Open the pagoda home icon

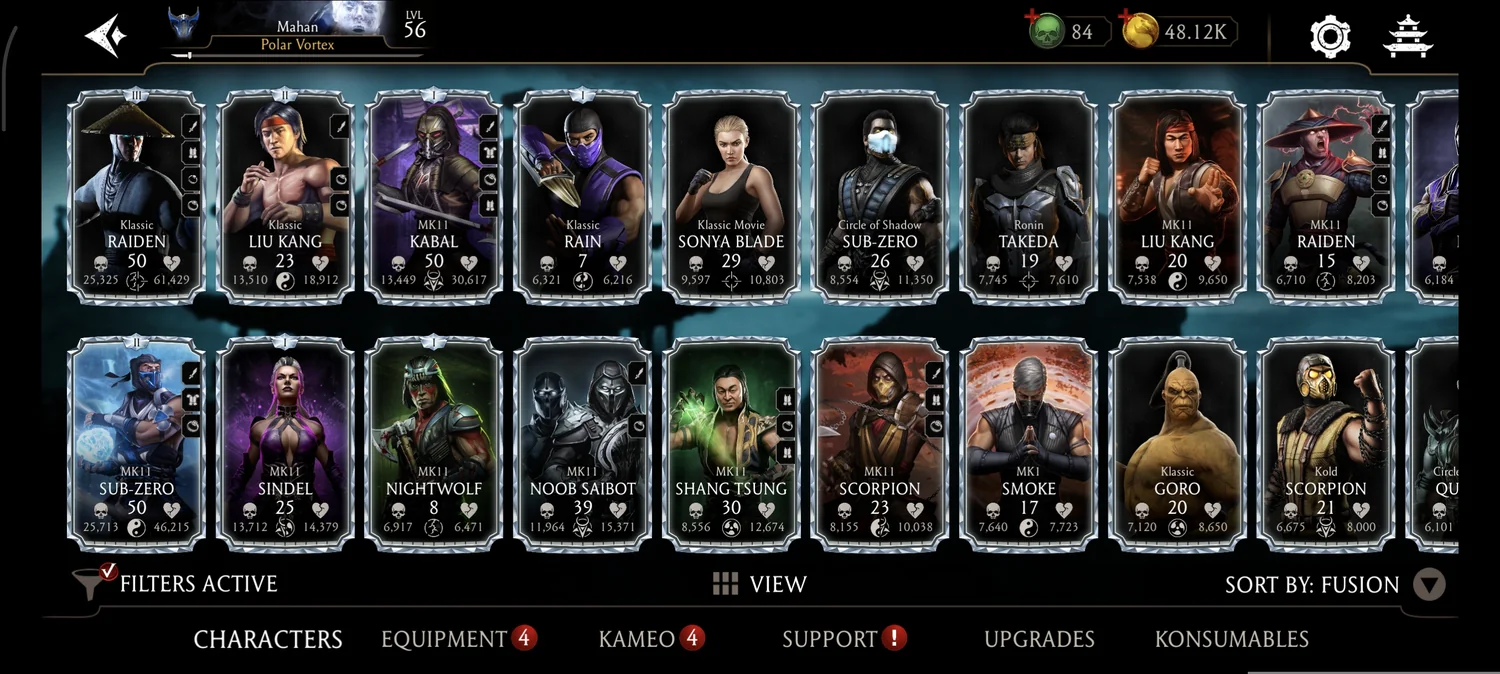pos(1408,36)
